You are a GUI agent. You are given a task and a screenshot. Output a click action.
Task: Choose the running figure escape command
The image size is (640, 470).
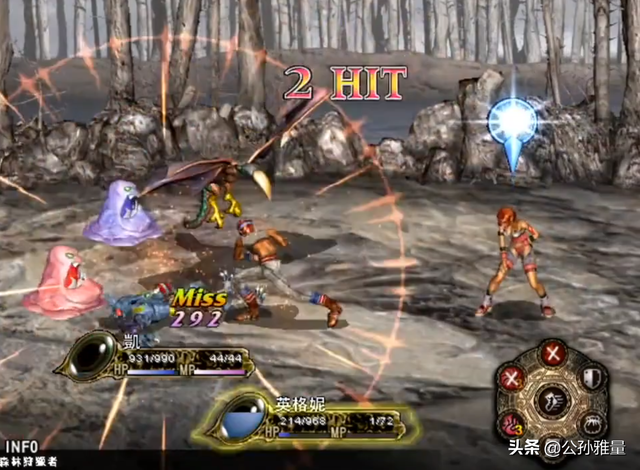click(551, 401)
